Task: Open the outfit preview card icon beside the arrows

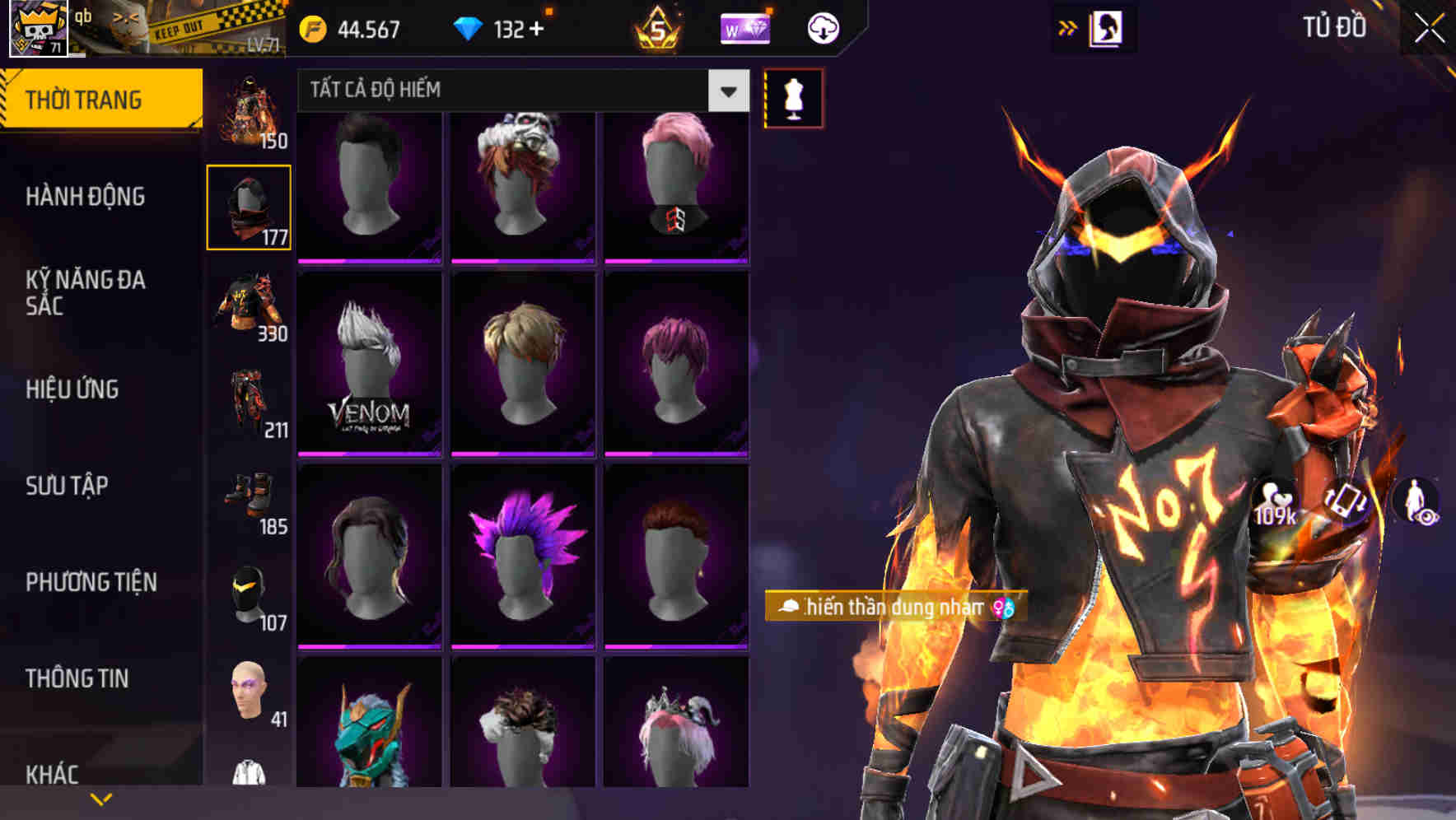Action: click(x=1107, y=27)
